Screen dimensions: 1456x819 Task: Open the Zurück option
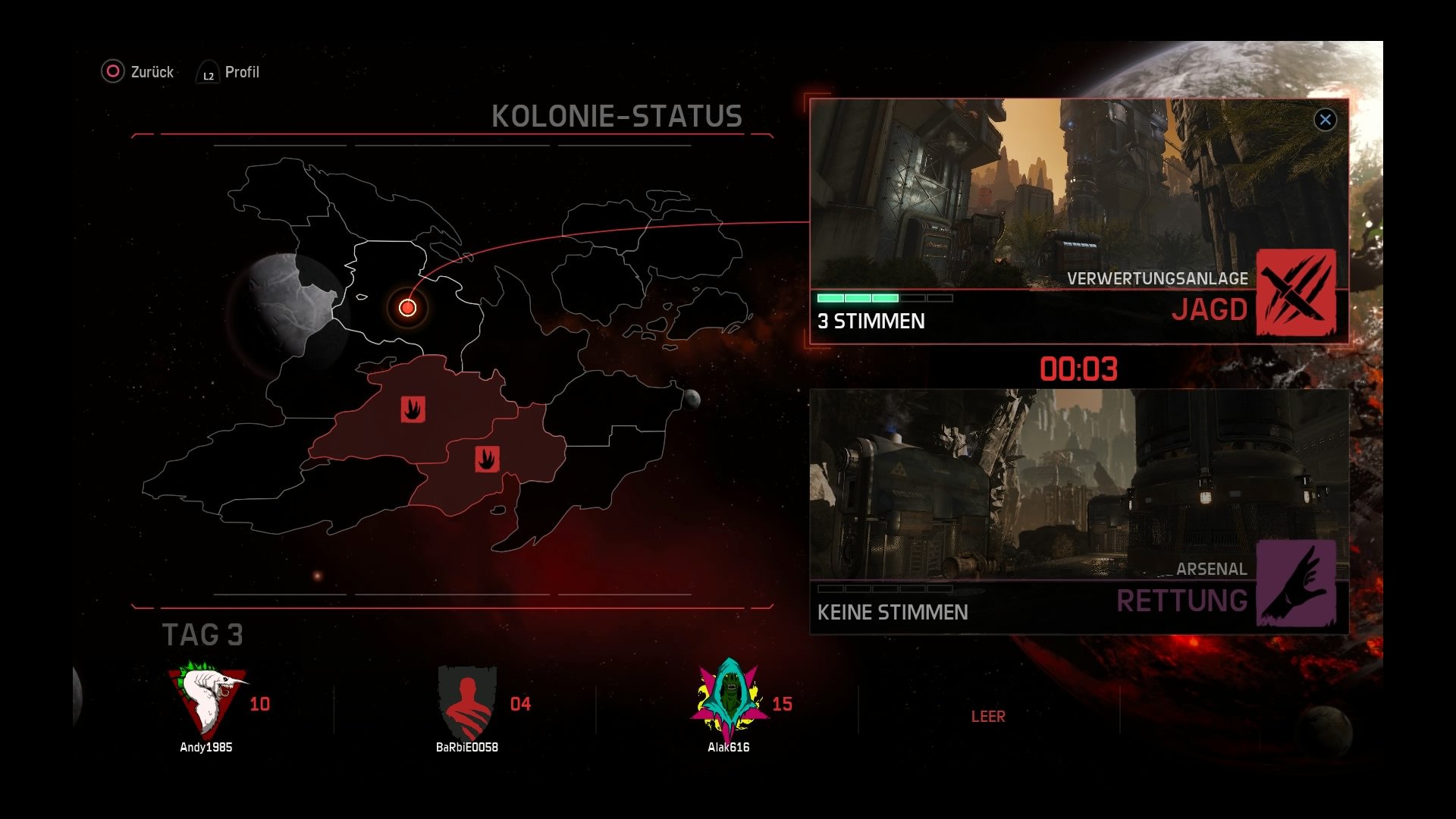coord(154,72)
